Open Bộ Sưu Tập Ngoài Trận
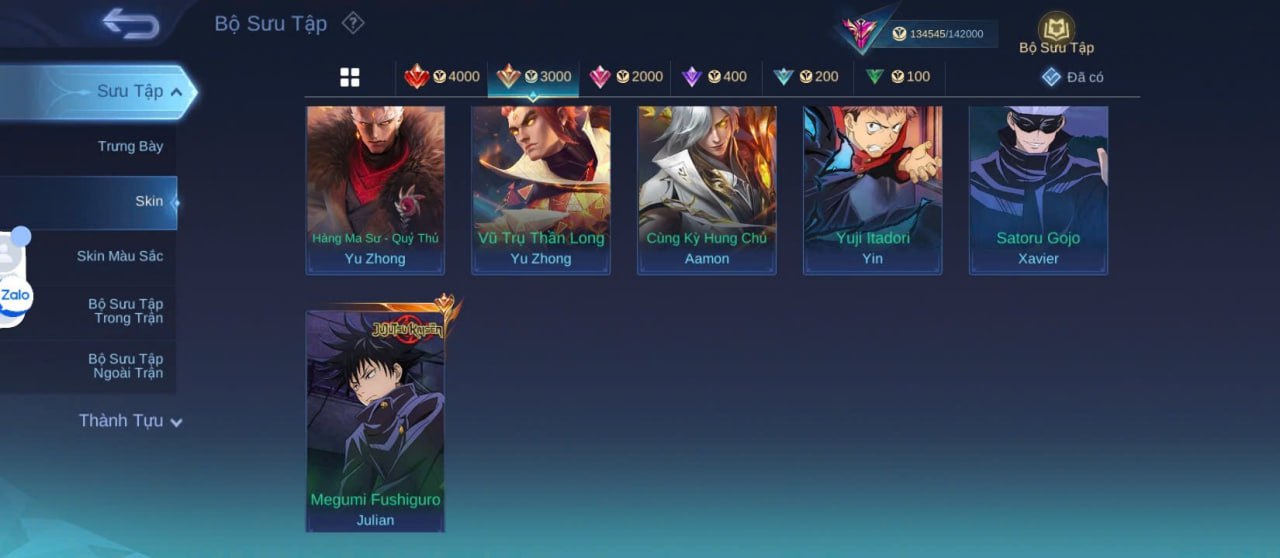This screenshot has width=1280, height=558. tap(125, 366)
